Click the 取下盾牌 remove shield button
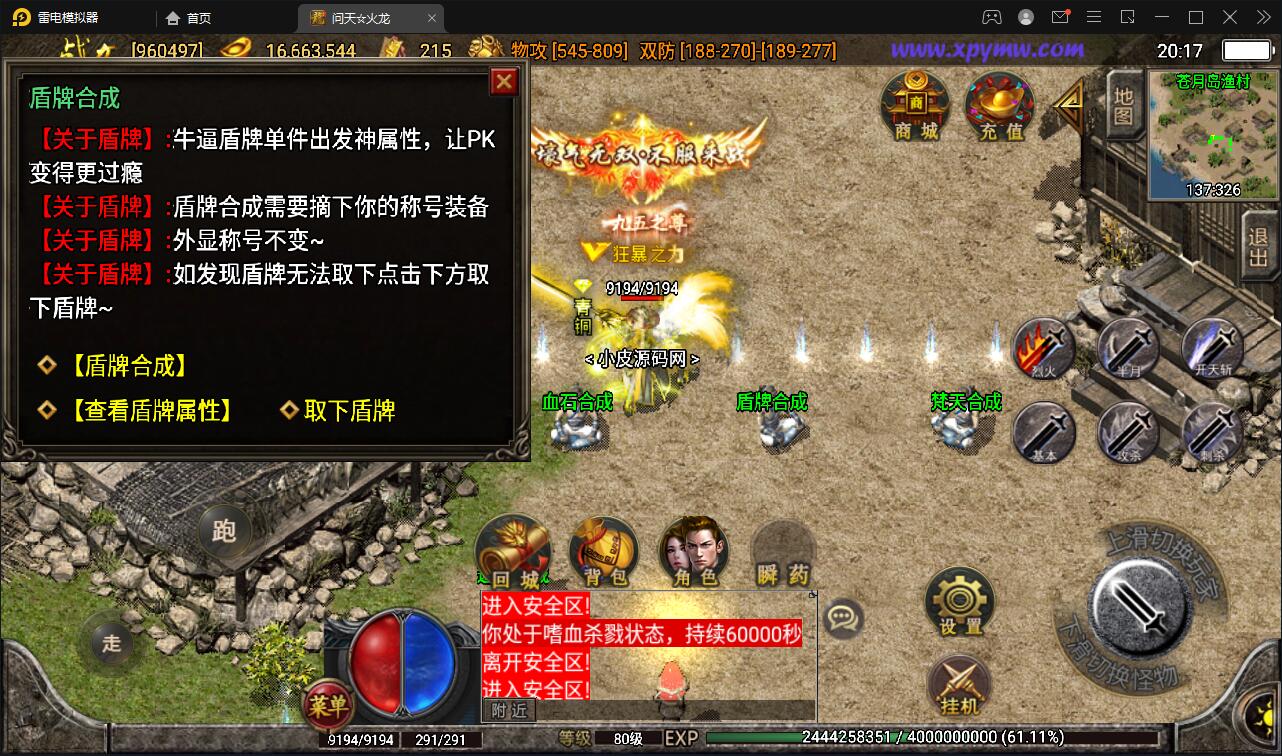The height and width of the screenshot is (756, 1282). (348, 410)
